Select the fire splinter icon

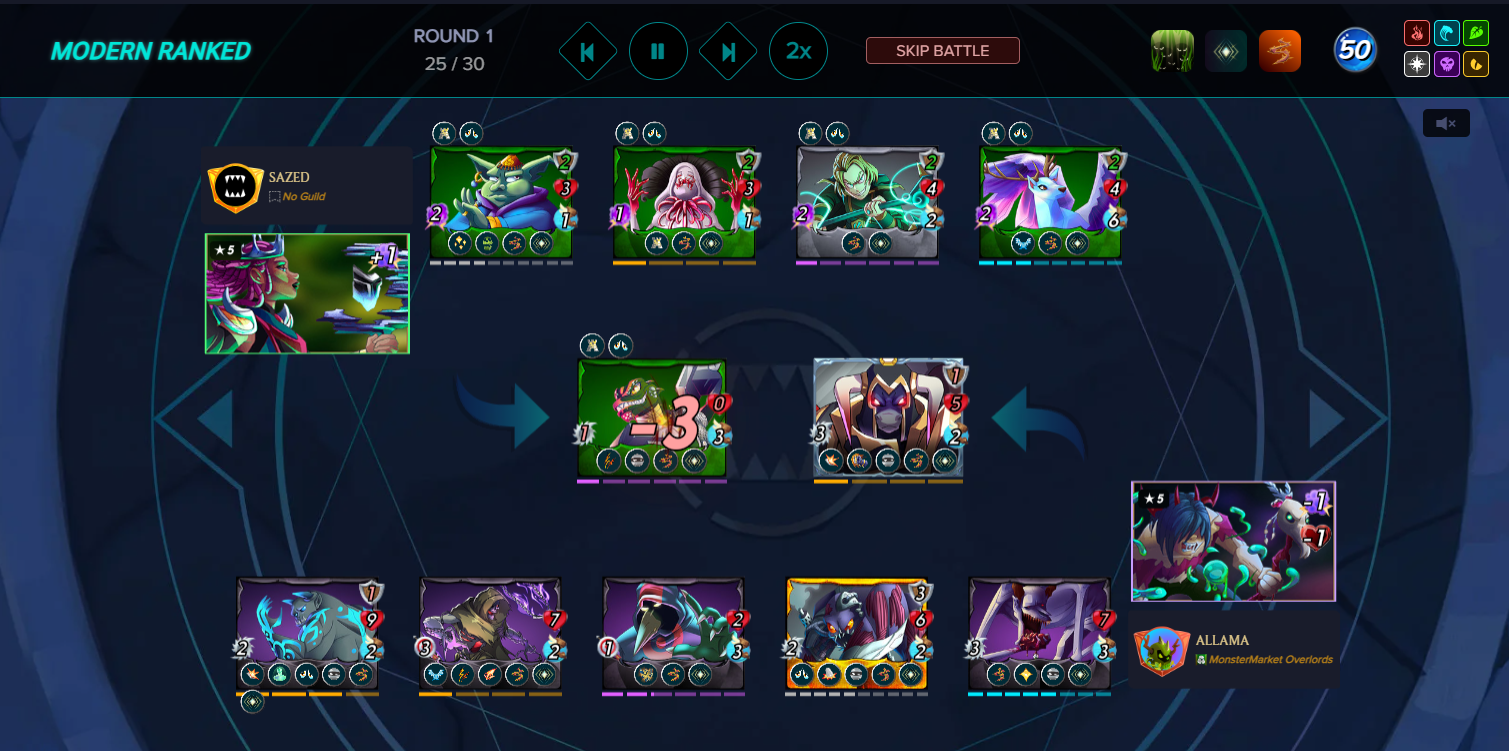[1416, 33]
